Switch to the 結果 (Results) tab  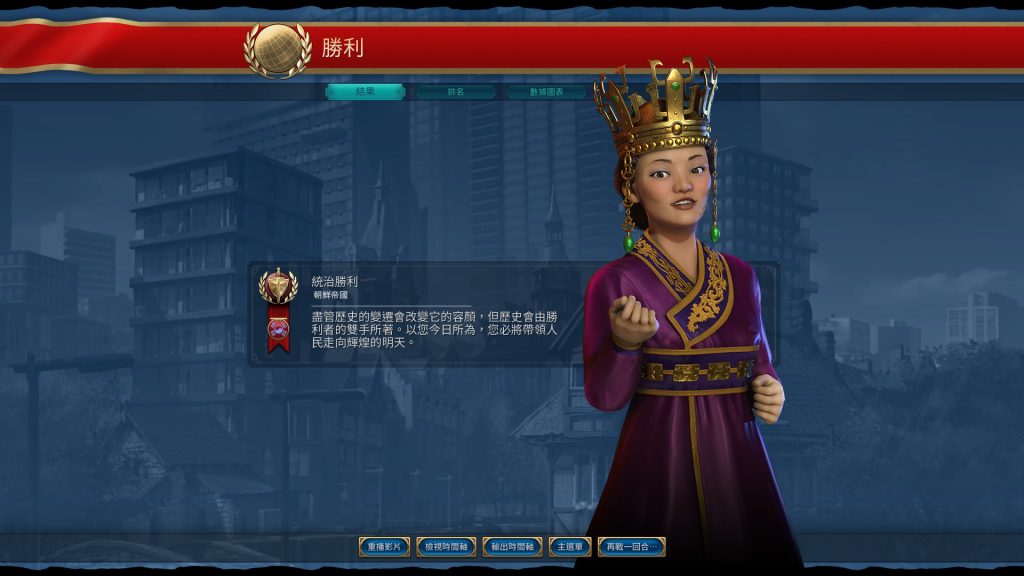click(x=365, y=92)
